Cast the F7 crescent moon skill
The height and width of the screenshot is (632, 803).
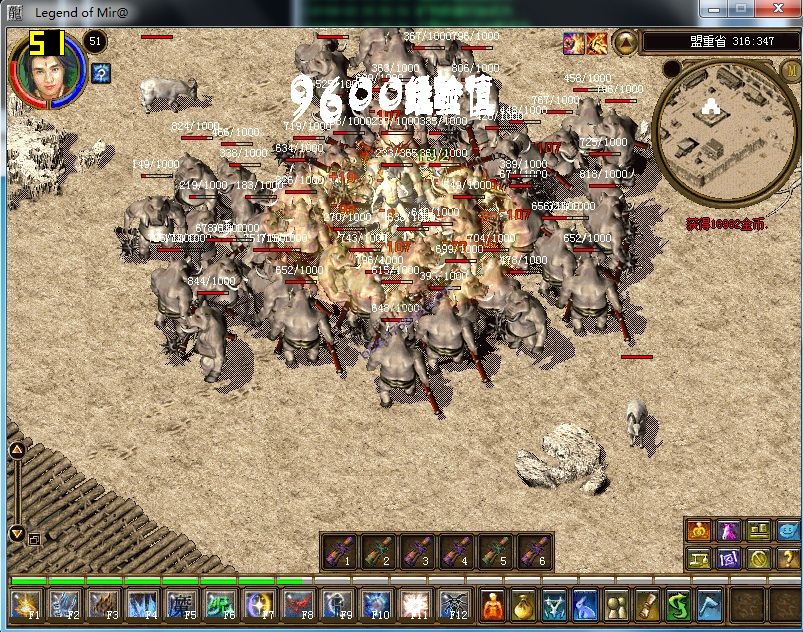coord(260,605)
